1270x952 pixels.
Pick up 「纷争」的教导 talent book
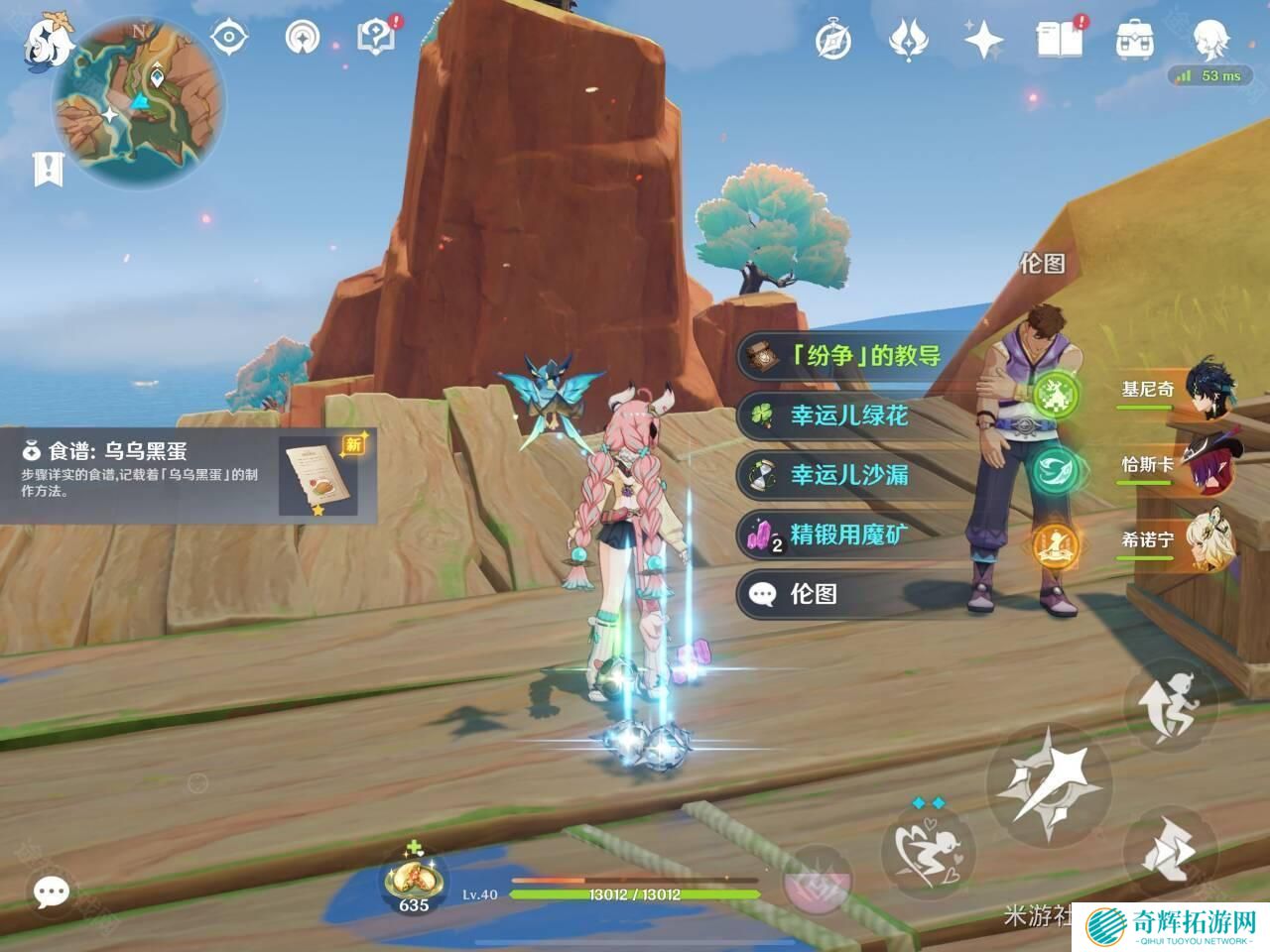point(853,356)
